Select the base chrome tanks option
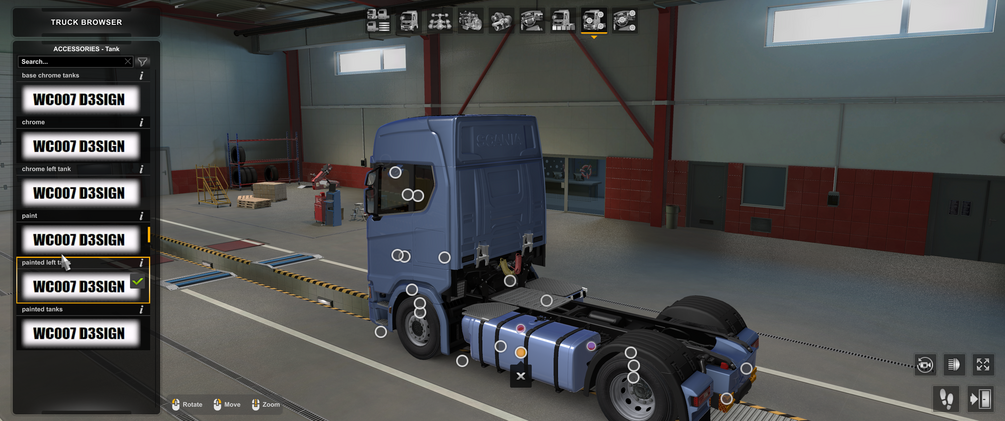 (x=79, y=99)
